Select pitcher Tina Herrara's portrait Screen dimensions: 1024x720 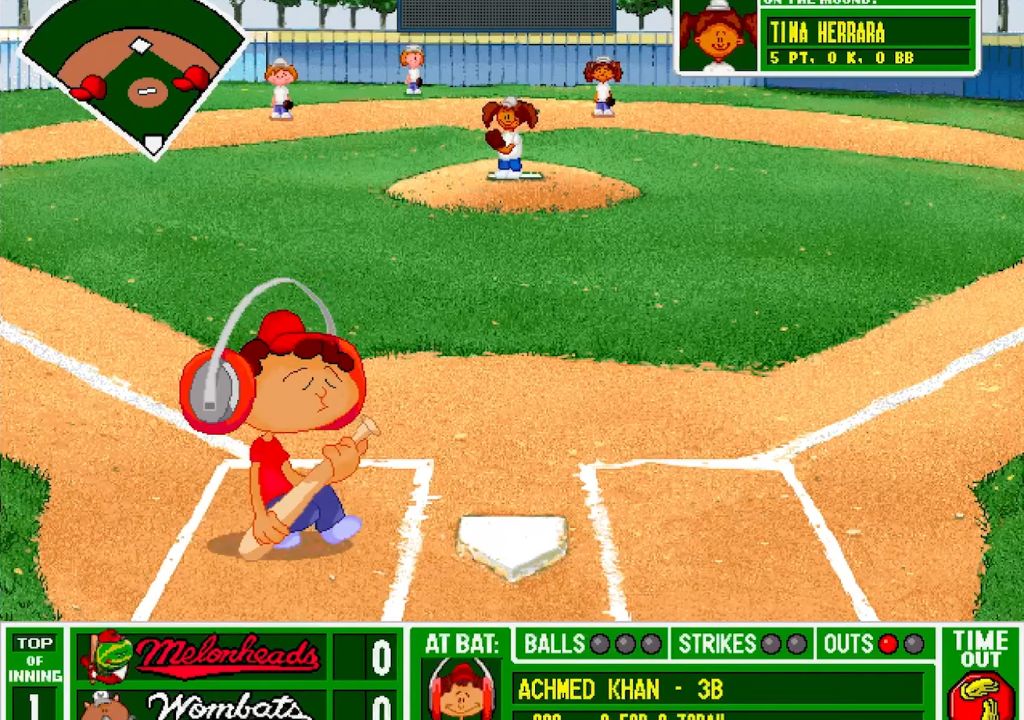718,35
